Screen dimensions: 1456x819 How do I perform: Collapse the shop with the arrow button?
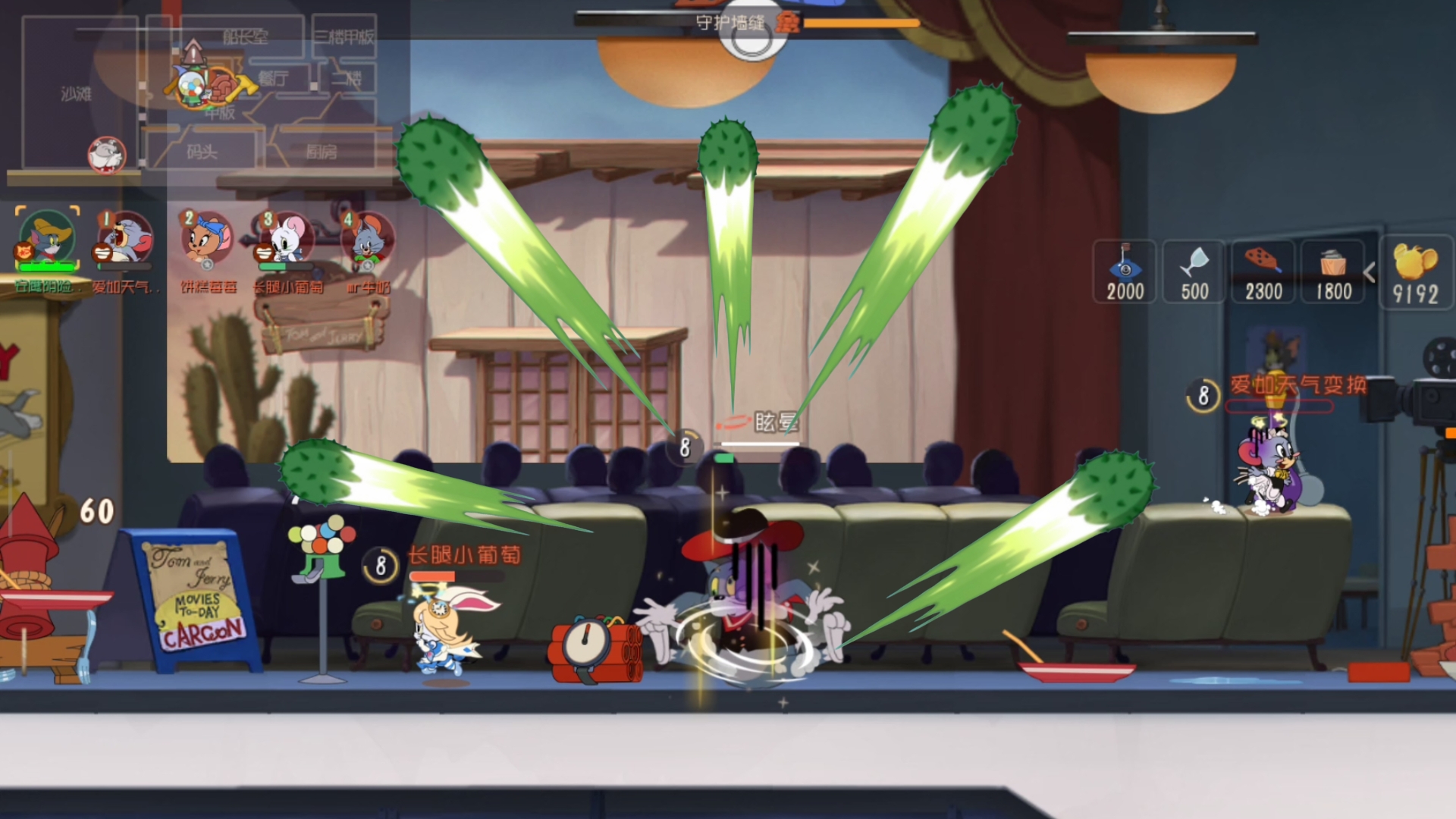pos(1370,272)
